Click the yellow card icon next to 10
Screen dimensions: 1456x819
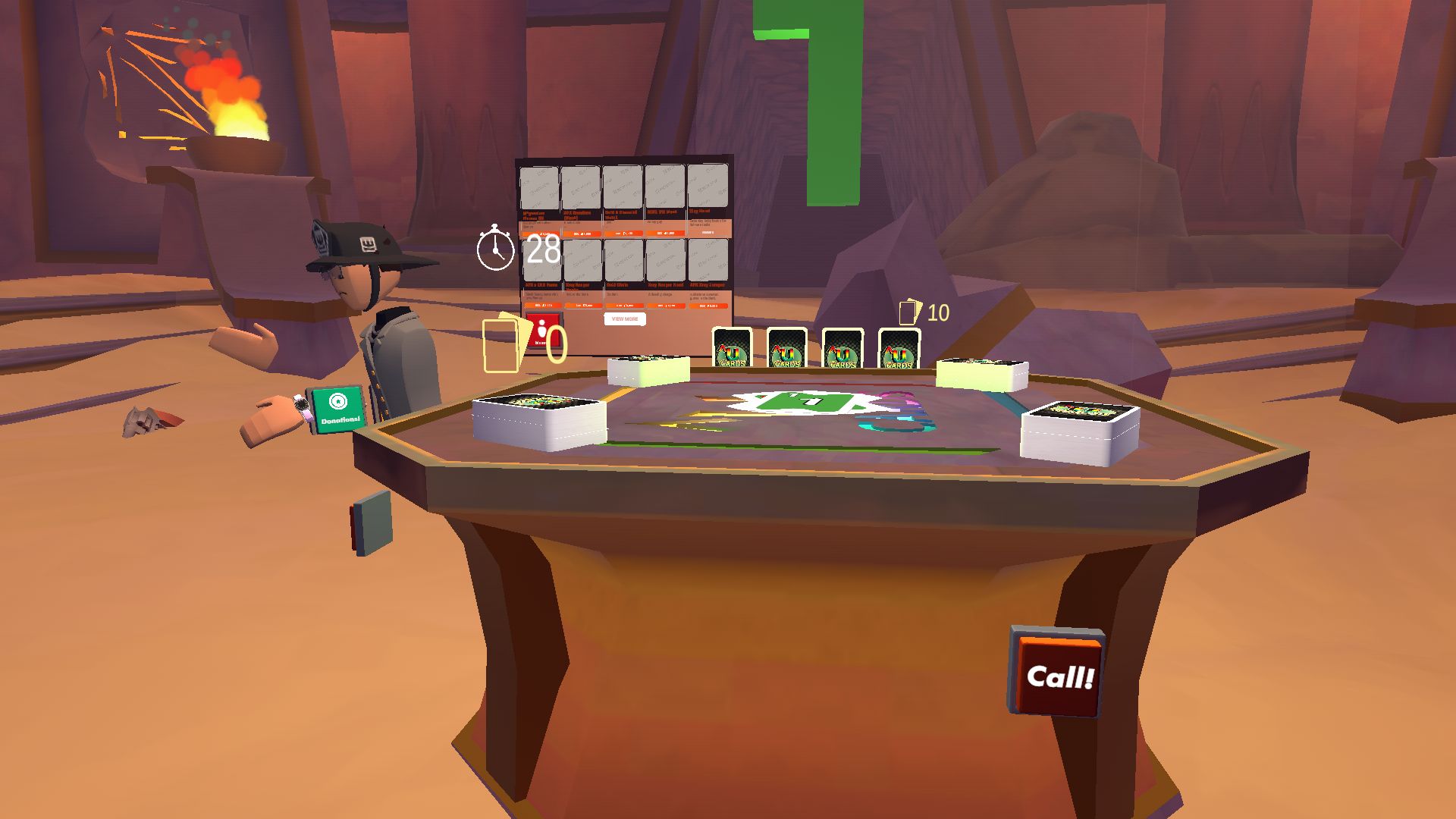point(908,311)
